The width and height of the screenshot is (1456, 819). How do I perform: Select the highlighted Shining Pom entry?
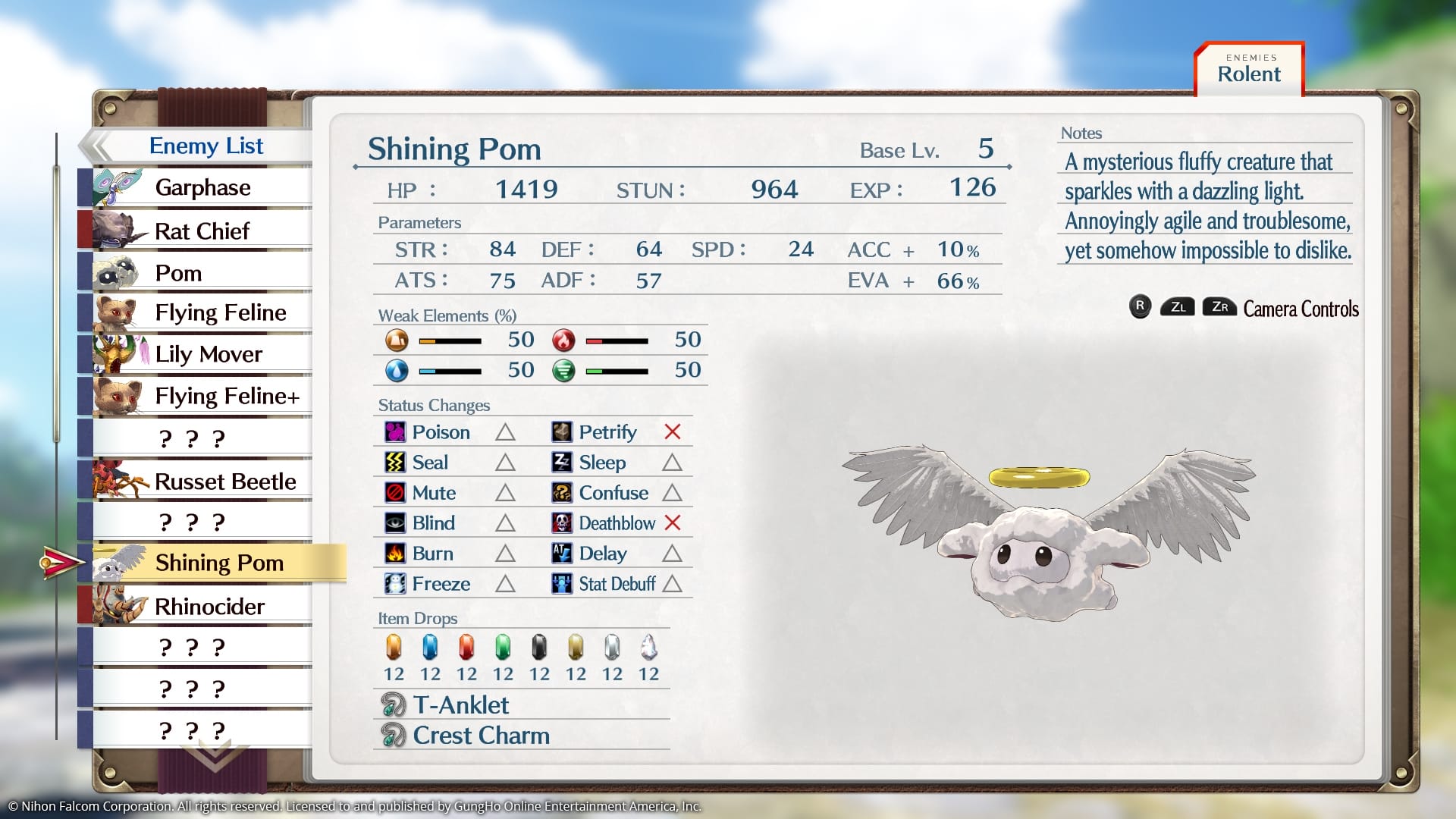218,563
